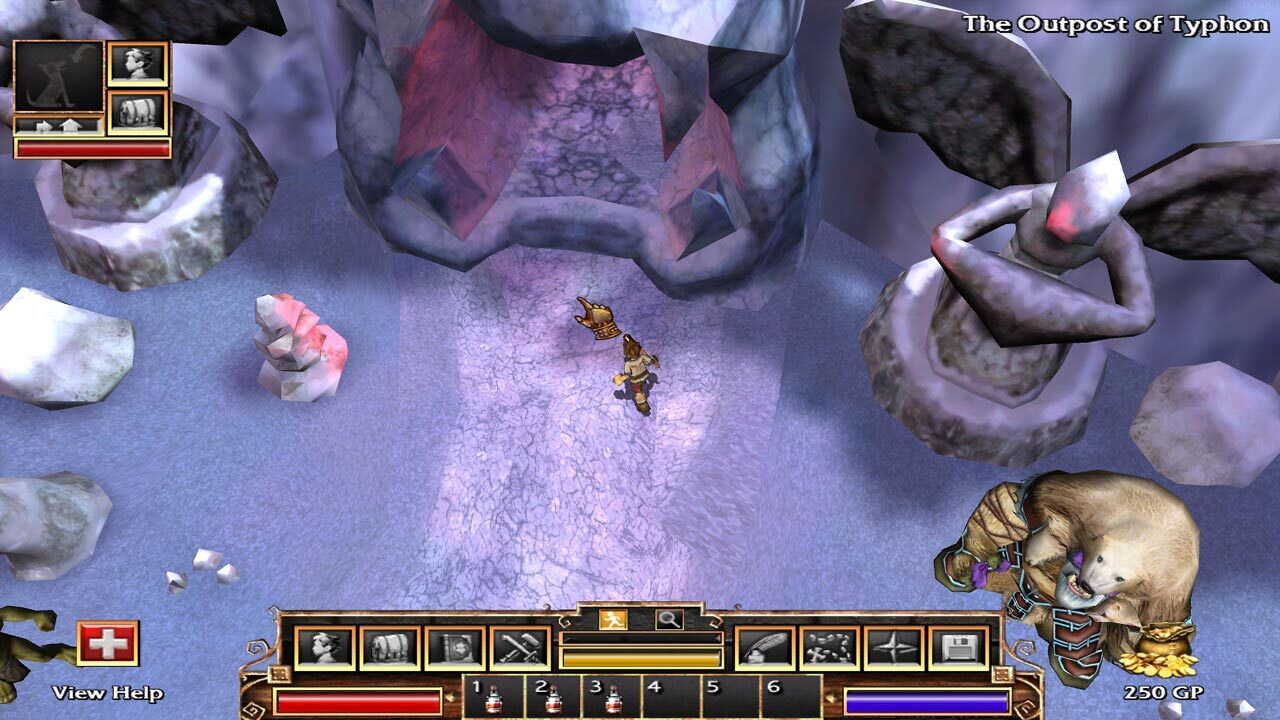The image size is (1280, 720).
Task: Click the scattered bones icon
Action: (x=829, y=648)
